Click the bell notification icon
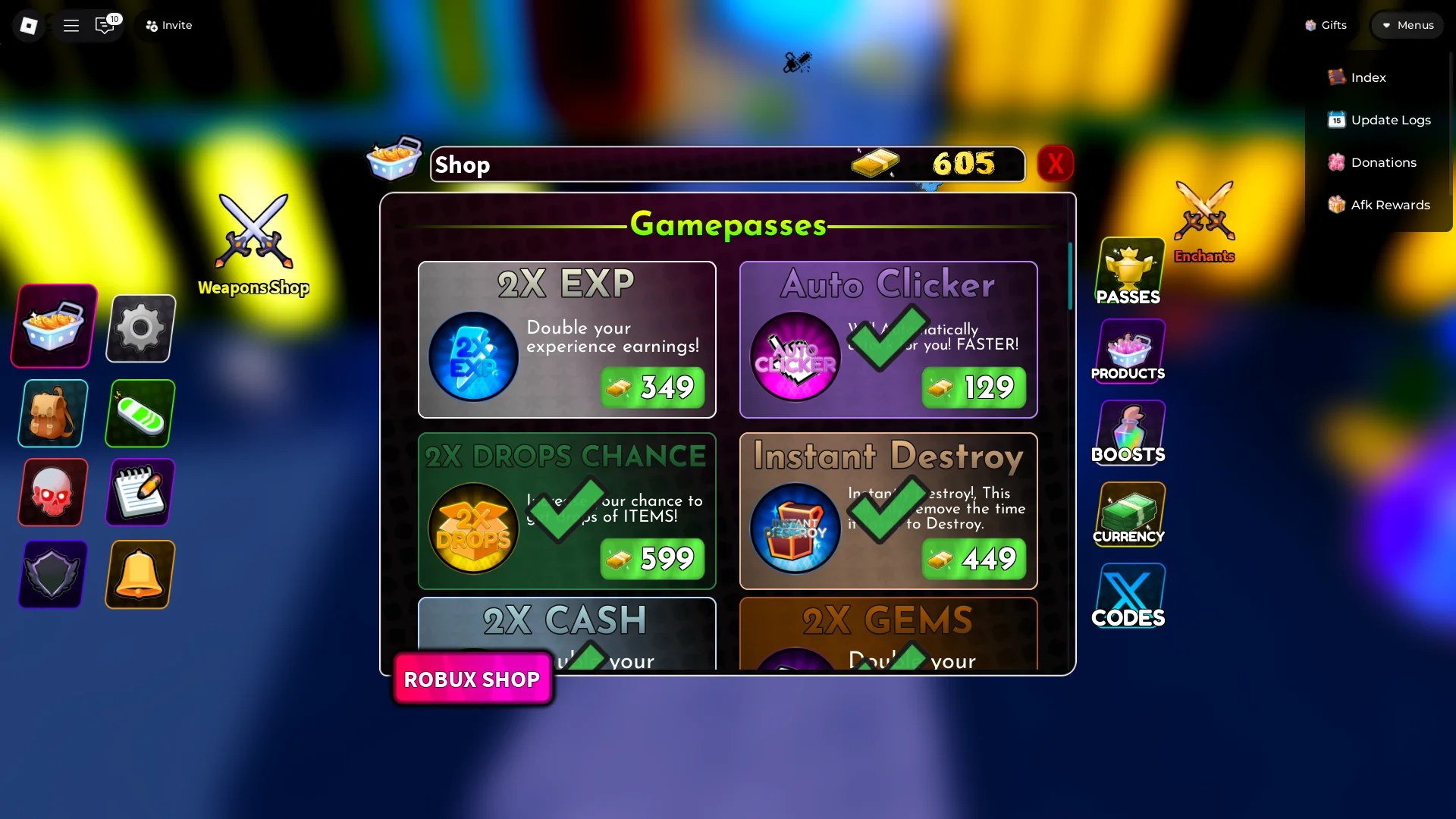The height and width of the screenshot is (819, 1456). (x=140, y=575)
